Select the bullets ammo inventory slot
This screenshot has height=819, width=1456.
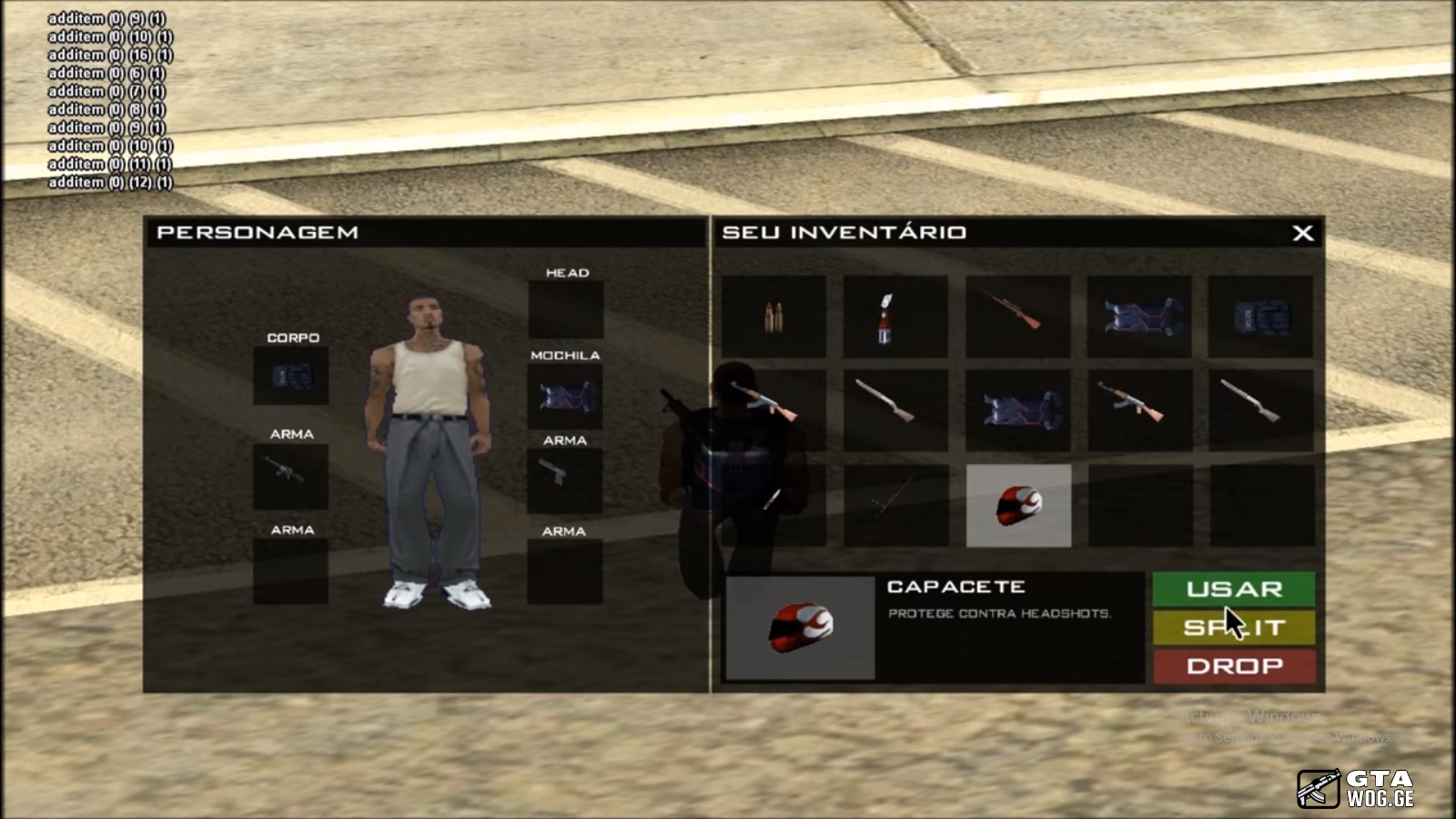point(773,317)
